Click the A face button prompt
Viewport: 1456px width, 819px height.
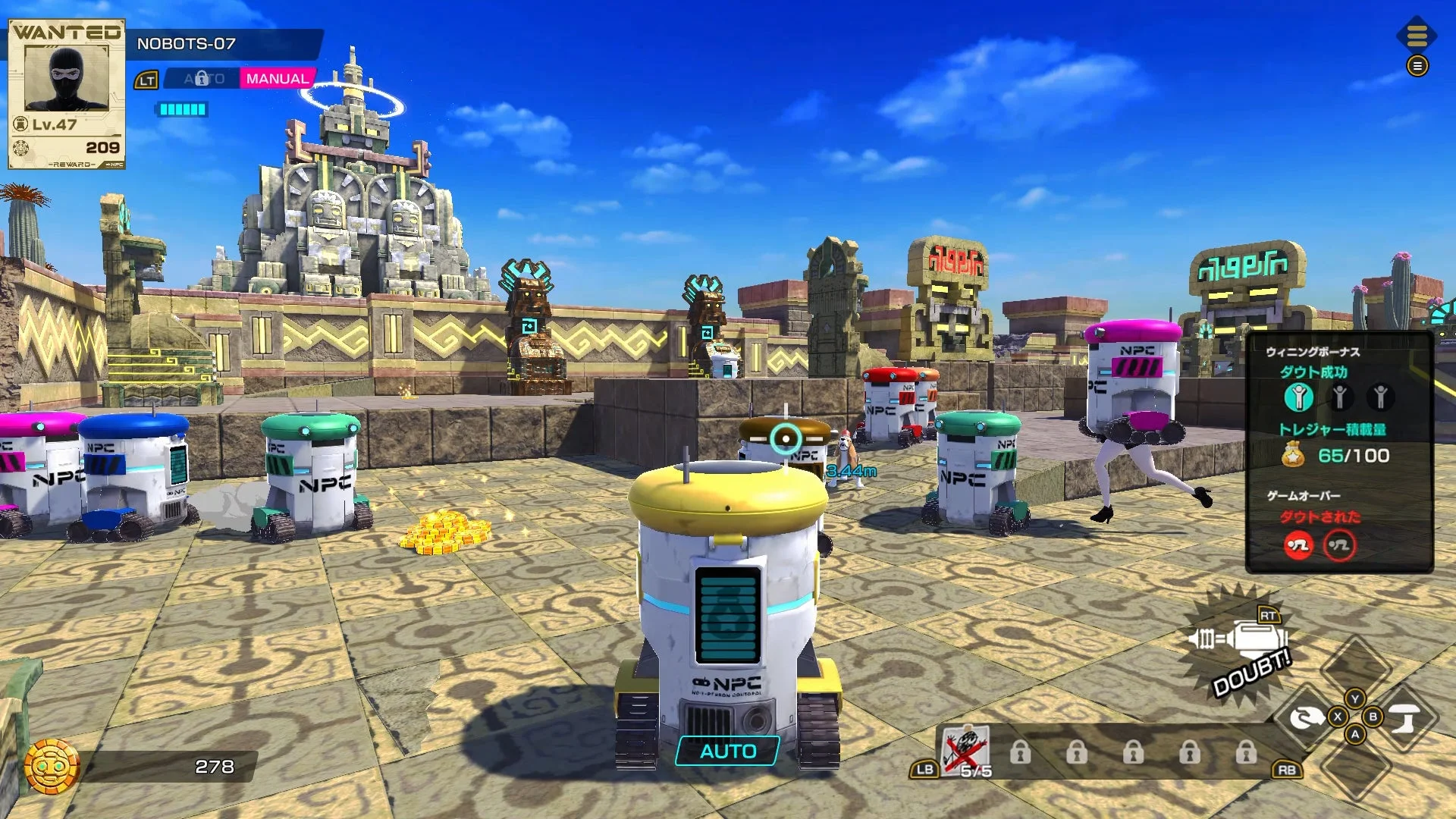1354,736
